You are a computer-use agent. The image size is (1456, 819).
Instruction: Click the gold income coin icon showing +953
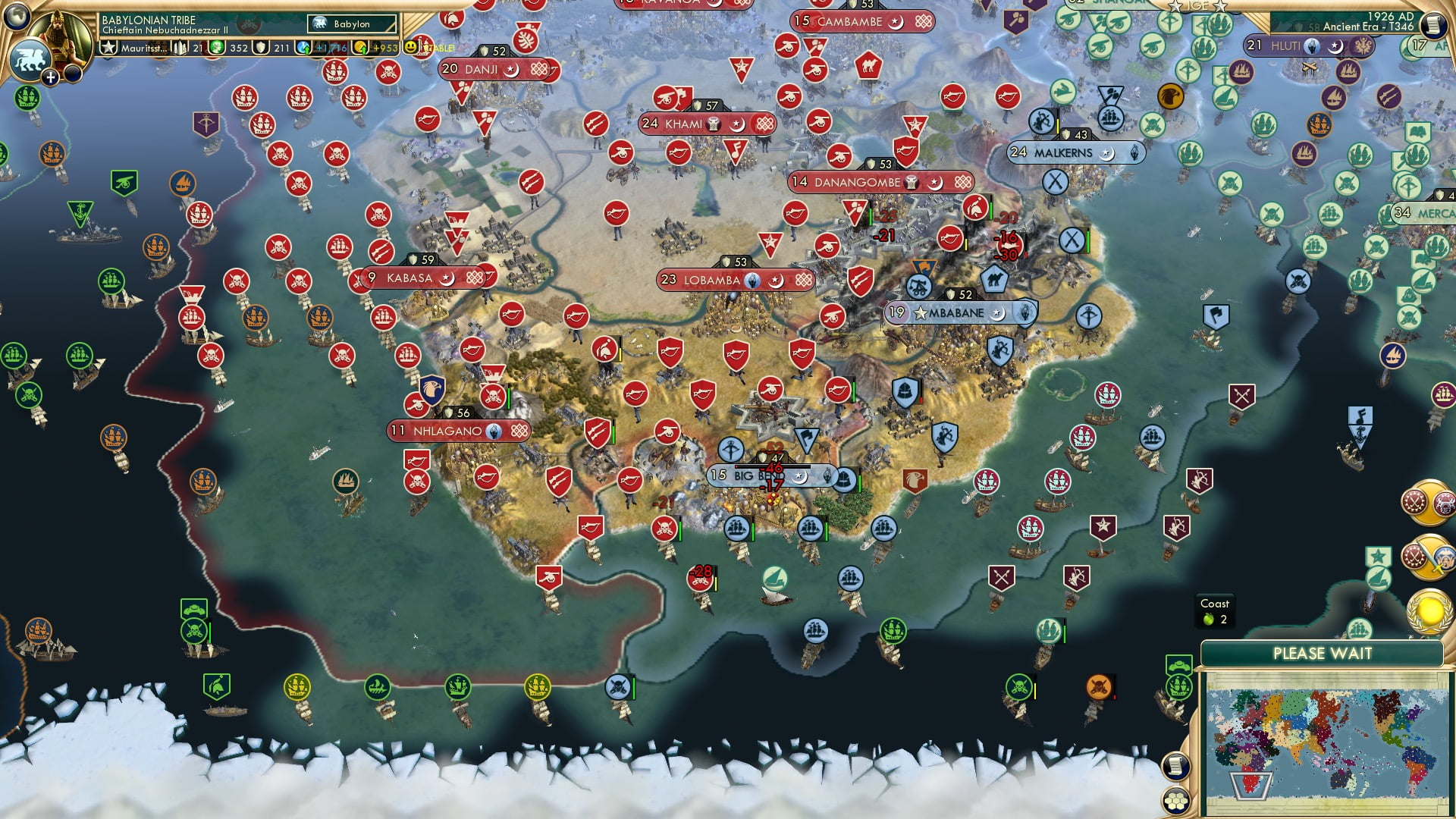click(362, 47)
